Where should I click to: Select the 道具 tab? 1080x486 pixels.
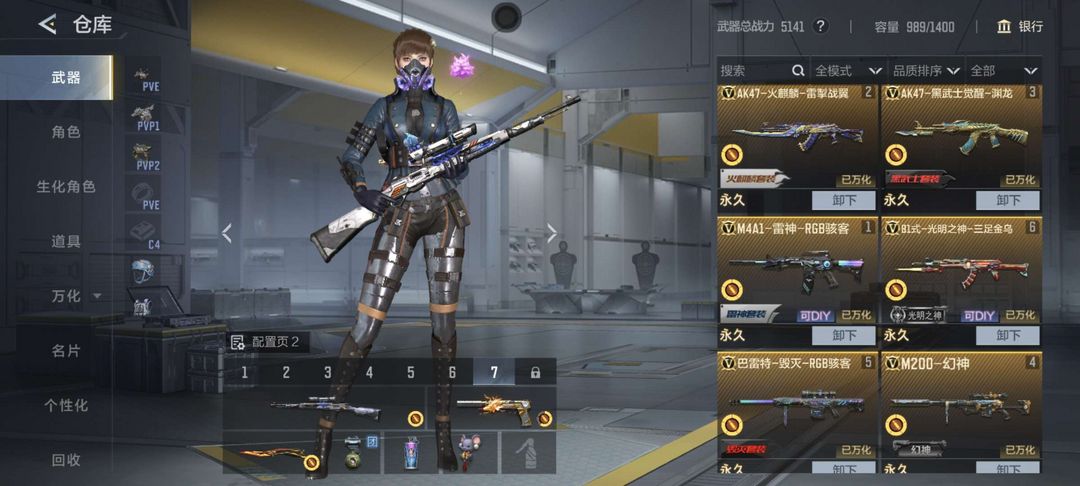coord(66,241)
